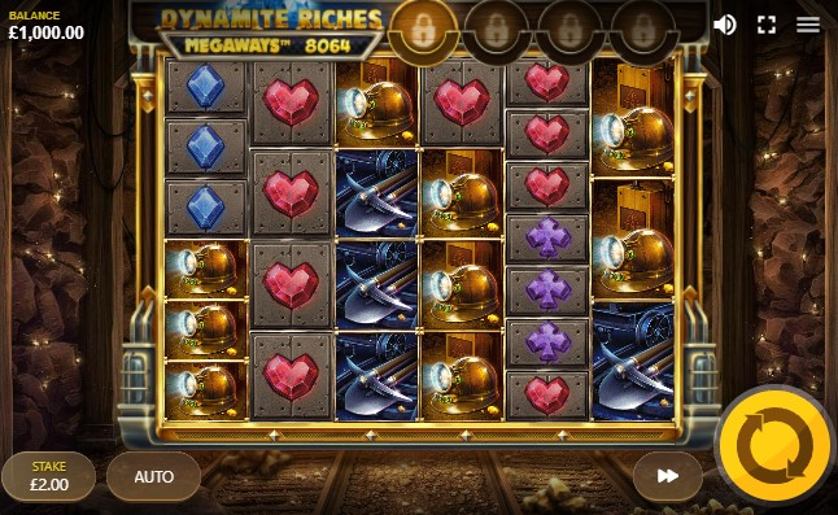Activate the fast-forward turbo button
The image size is (838, 515).
coord(667,477)
